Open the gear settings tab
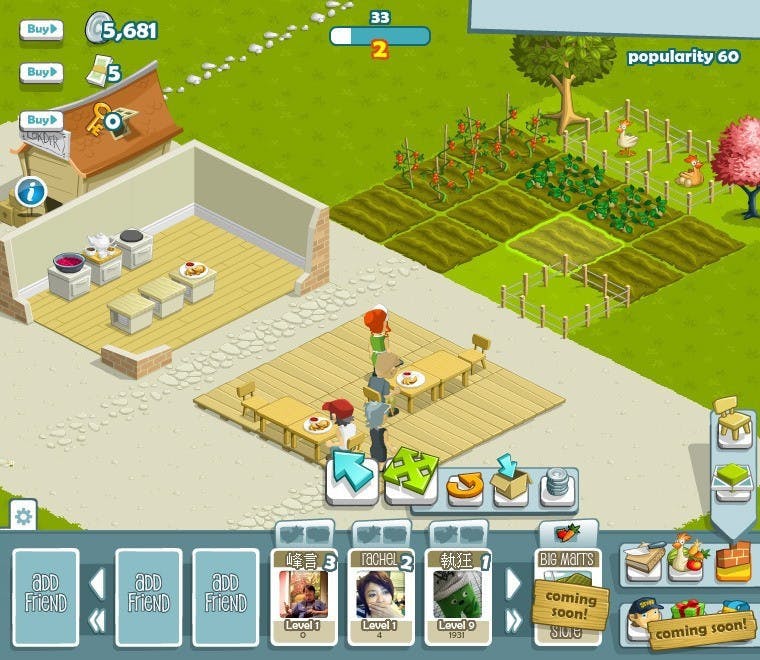Screen dimensions: 760x660 (23, 516)
